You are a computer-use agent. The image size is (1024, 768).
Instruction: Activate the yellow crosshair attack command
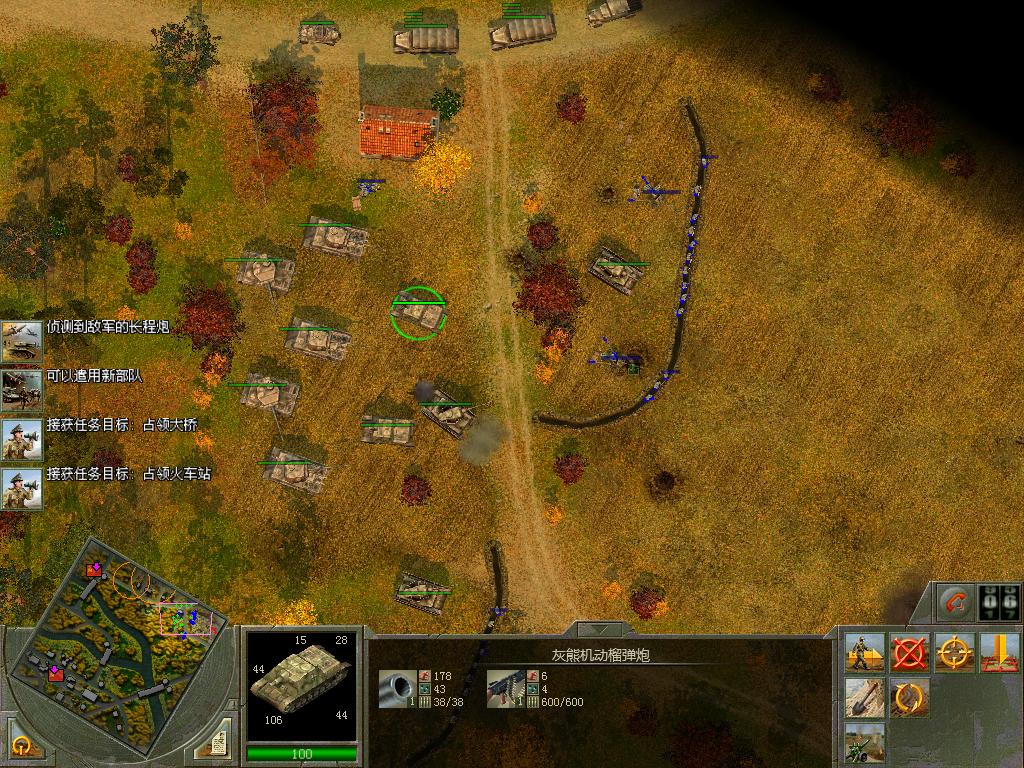tap(955, 653)
